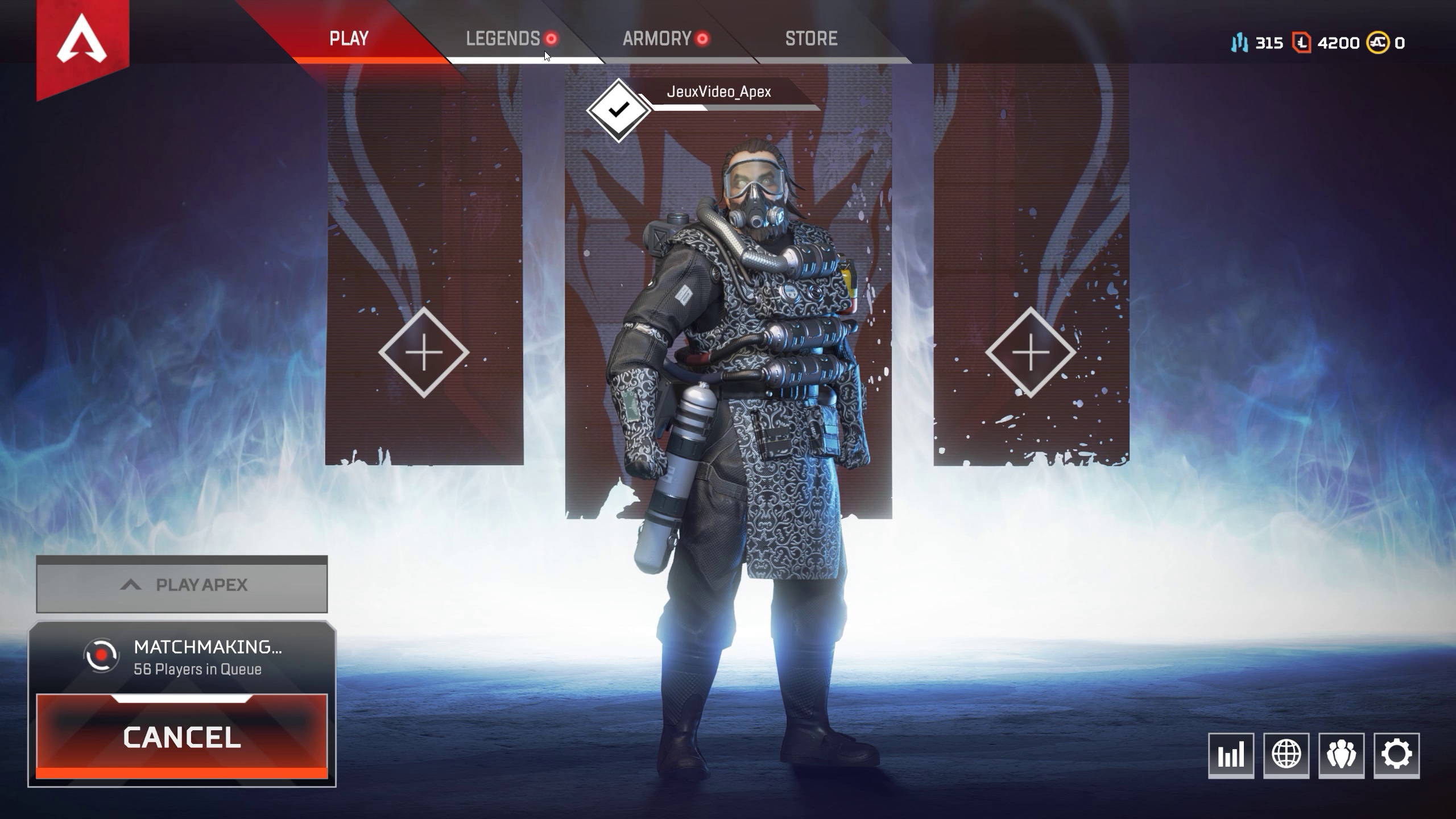This screenshot has height=819, width=1456.
Task: Click the notification dot next to LEGENDS
Action: coord(550,39)
